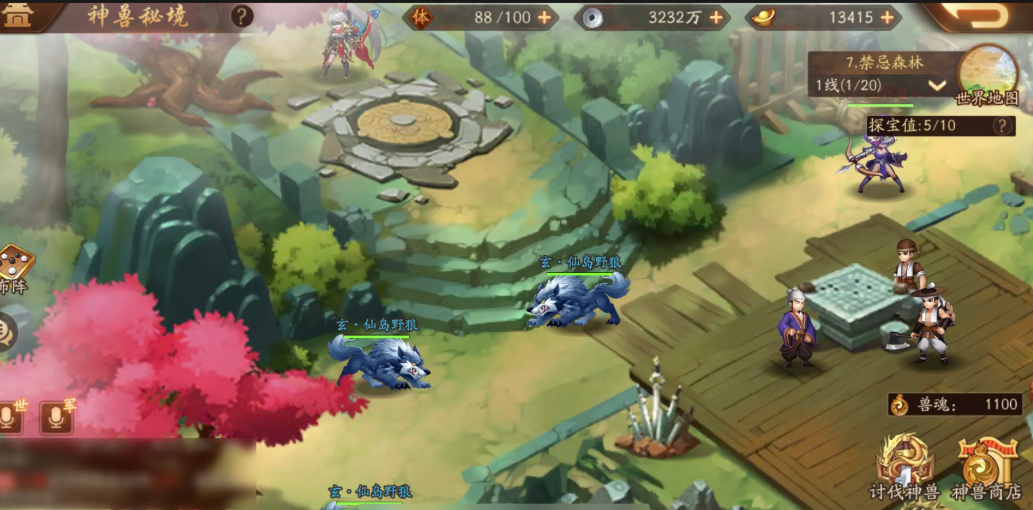This screenshot has width=1033, height=510.
Task: Buy more silver coins via plus button
Action: [x=716, y=17]
